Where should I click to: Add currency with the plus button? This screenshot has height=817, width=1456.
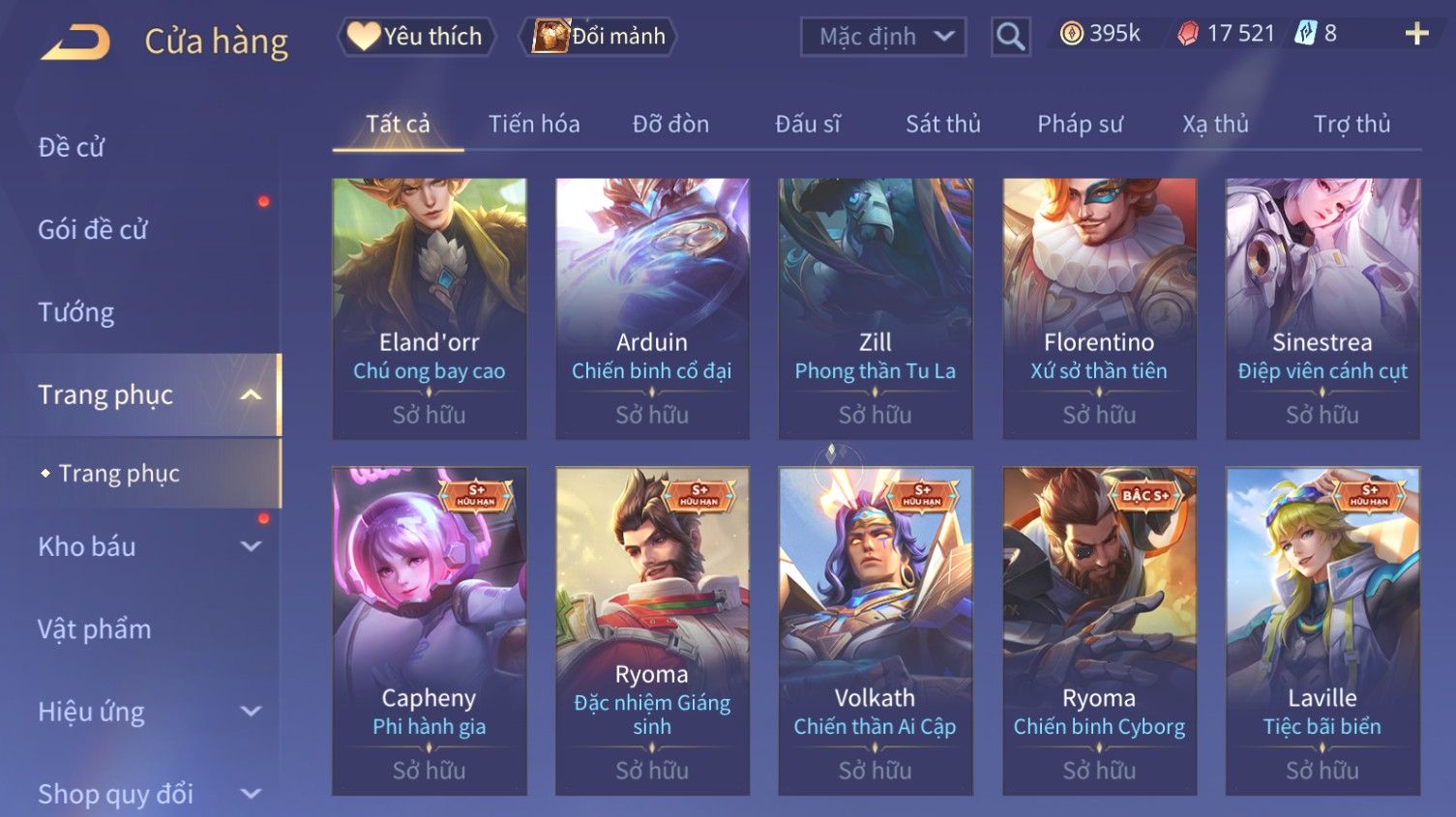pyautogui.click(x=1416, y=34)
